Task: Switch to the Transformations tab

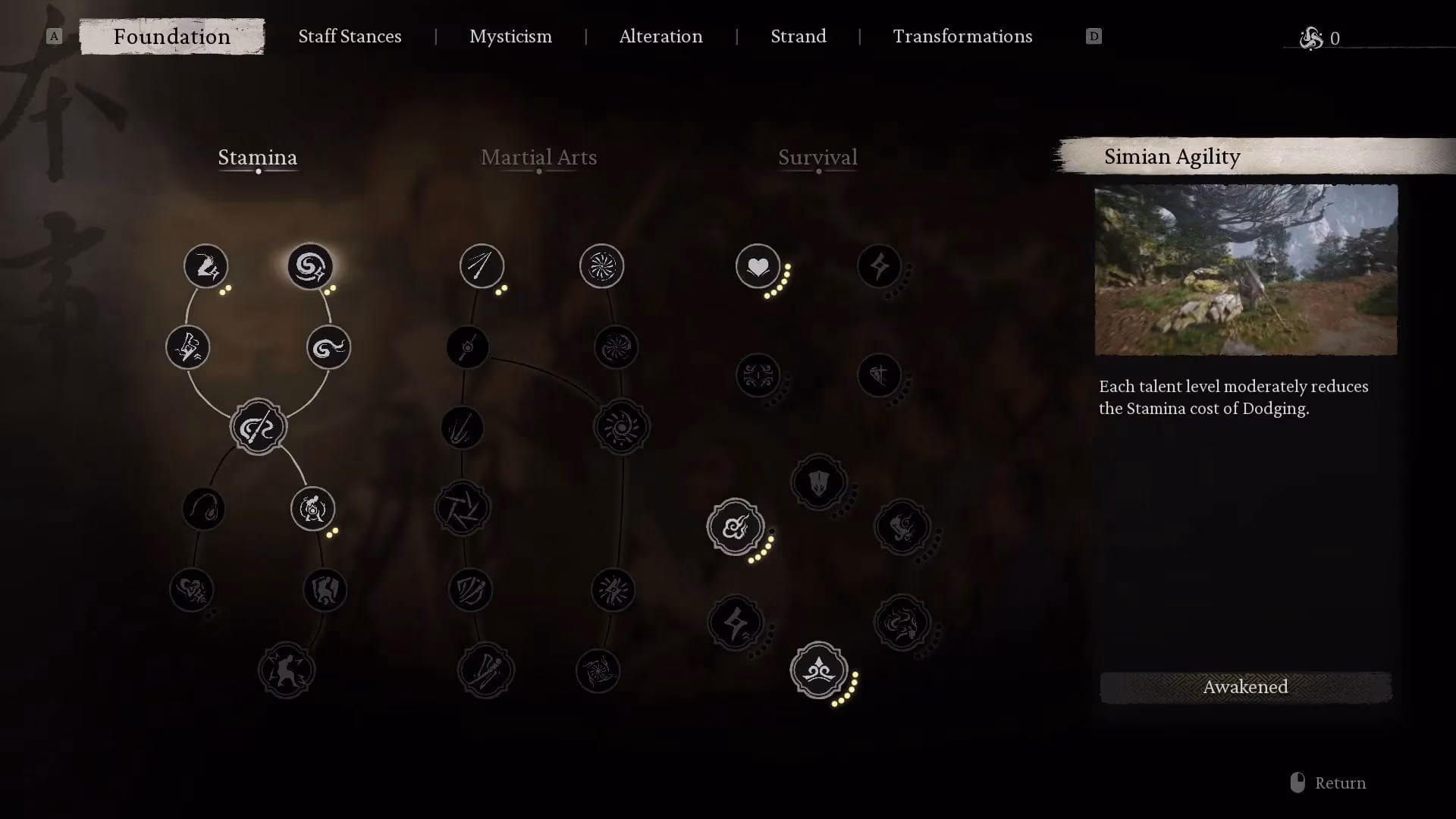Action: 962,36
